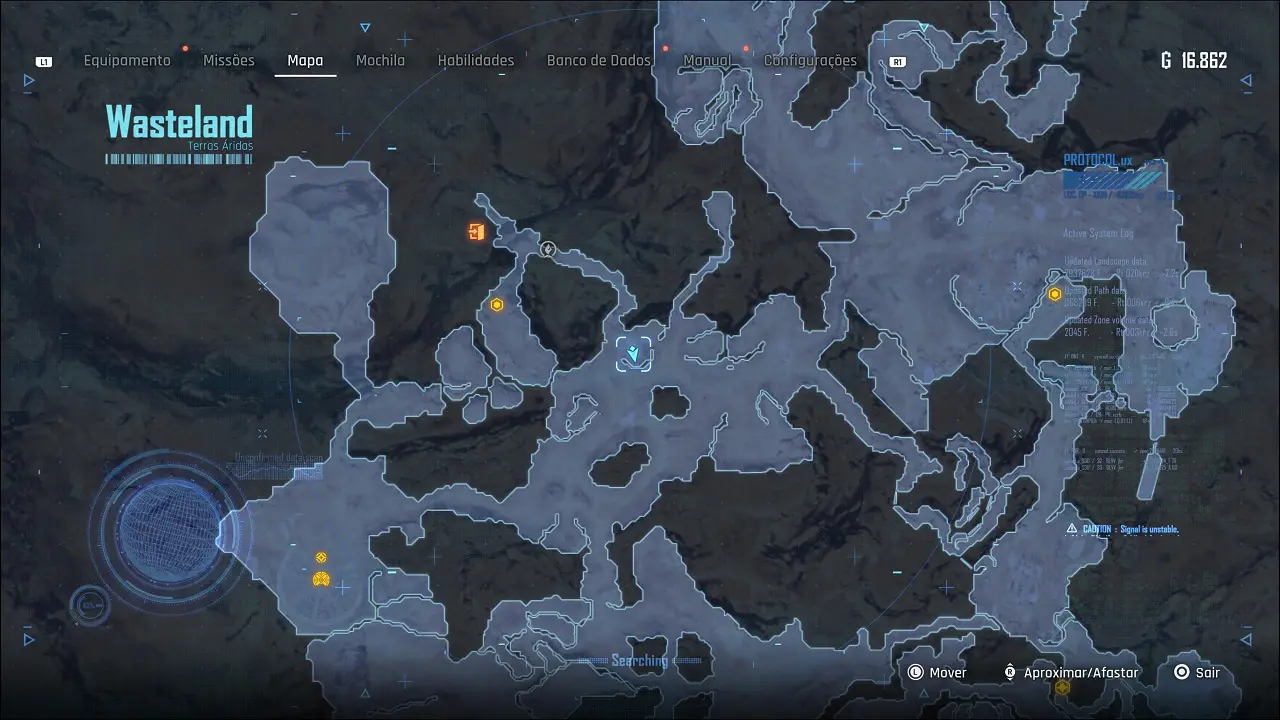Select the cyan player position marker
The width and height of the screenshot is (1280, 720).
point(634,354)
